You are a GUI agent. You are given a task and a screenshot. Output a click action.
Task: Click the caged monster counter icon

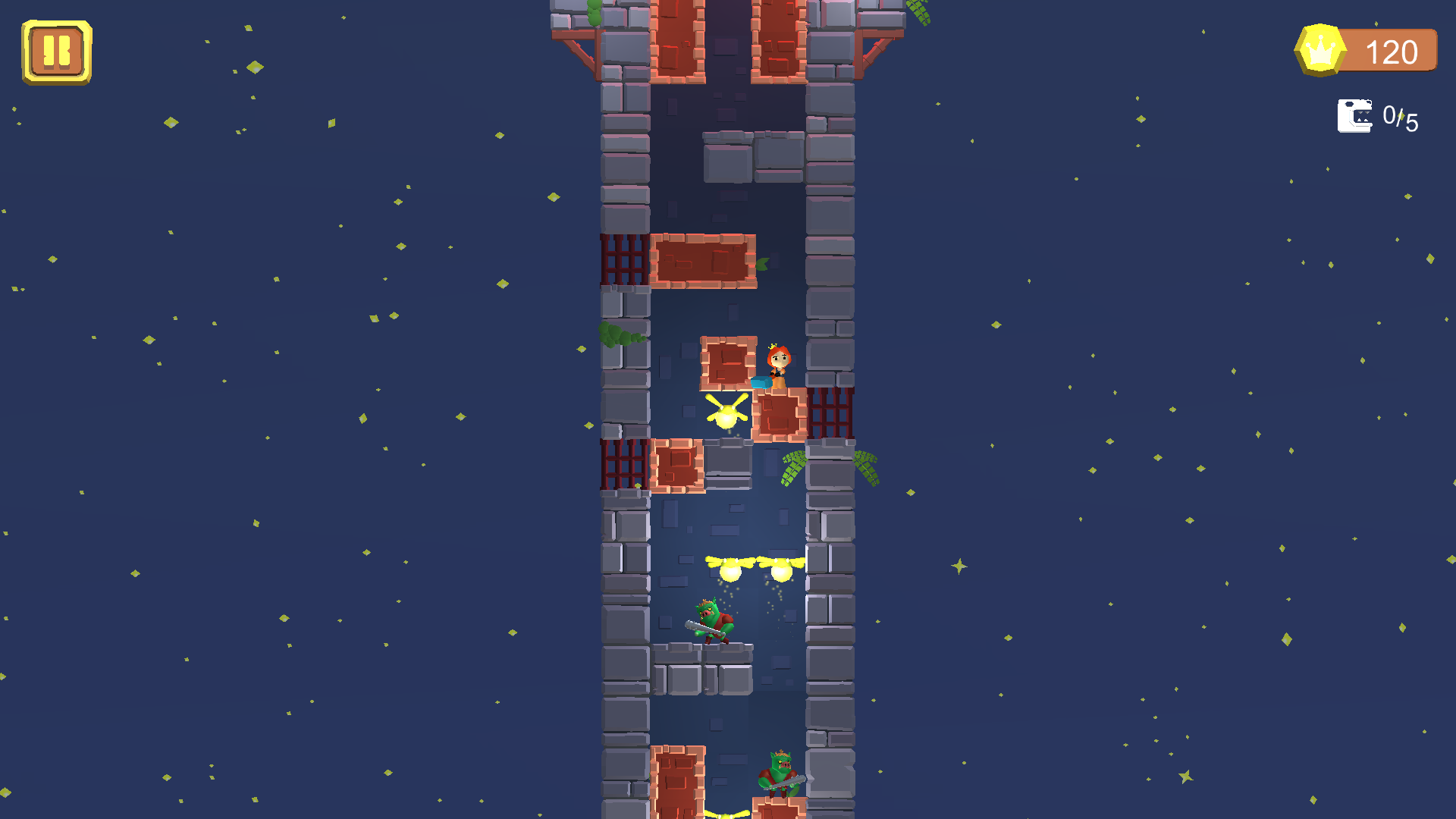coord(1354,115)
